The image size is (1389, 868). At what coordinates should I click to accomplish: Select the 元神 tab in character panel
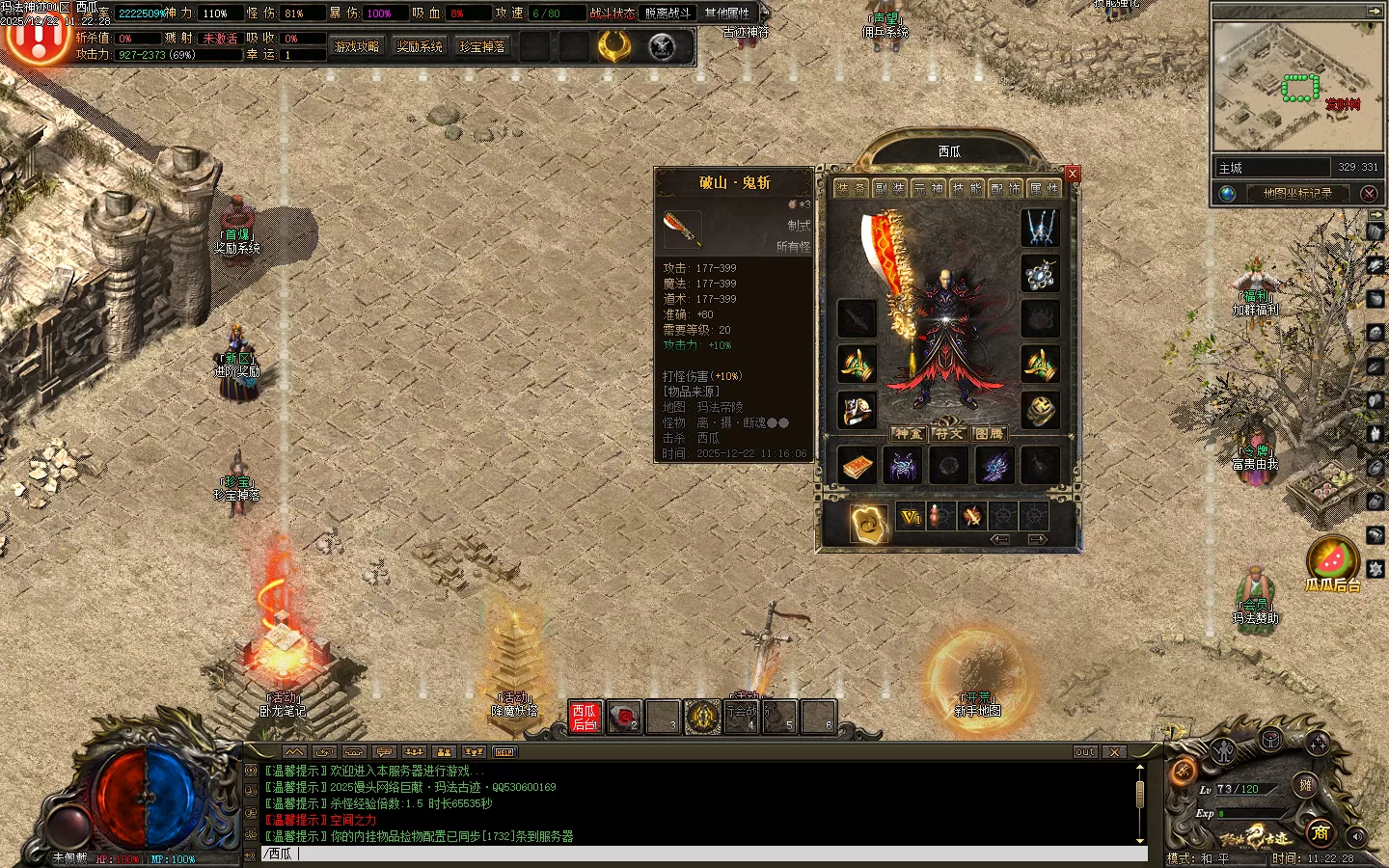929,189
